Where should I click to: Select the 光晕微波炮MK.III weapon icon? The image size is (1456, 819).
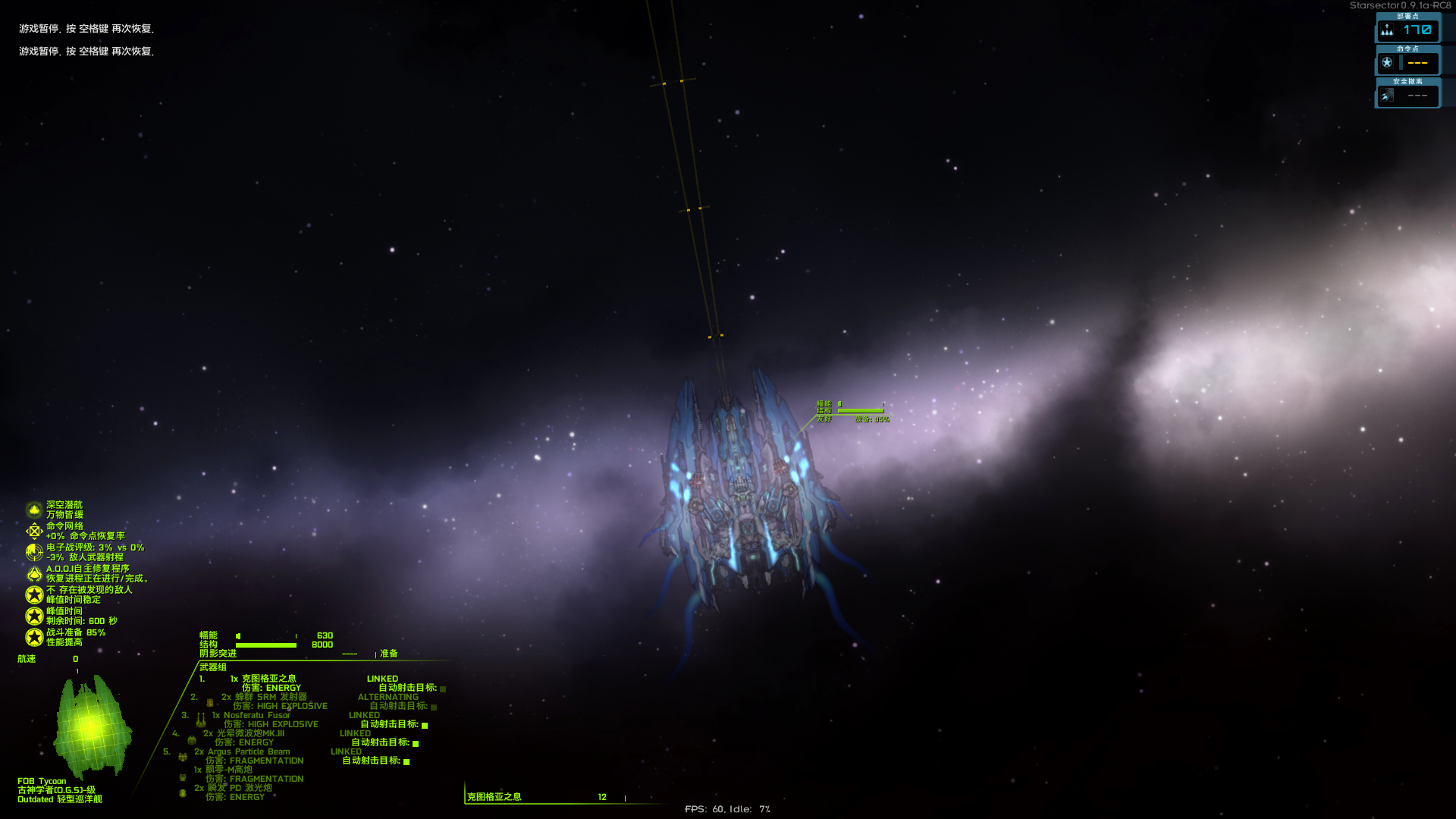pyautogui.click(x=191, y=740)
